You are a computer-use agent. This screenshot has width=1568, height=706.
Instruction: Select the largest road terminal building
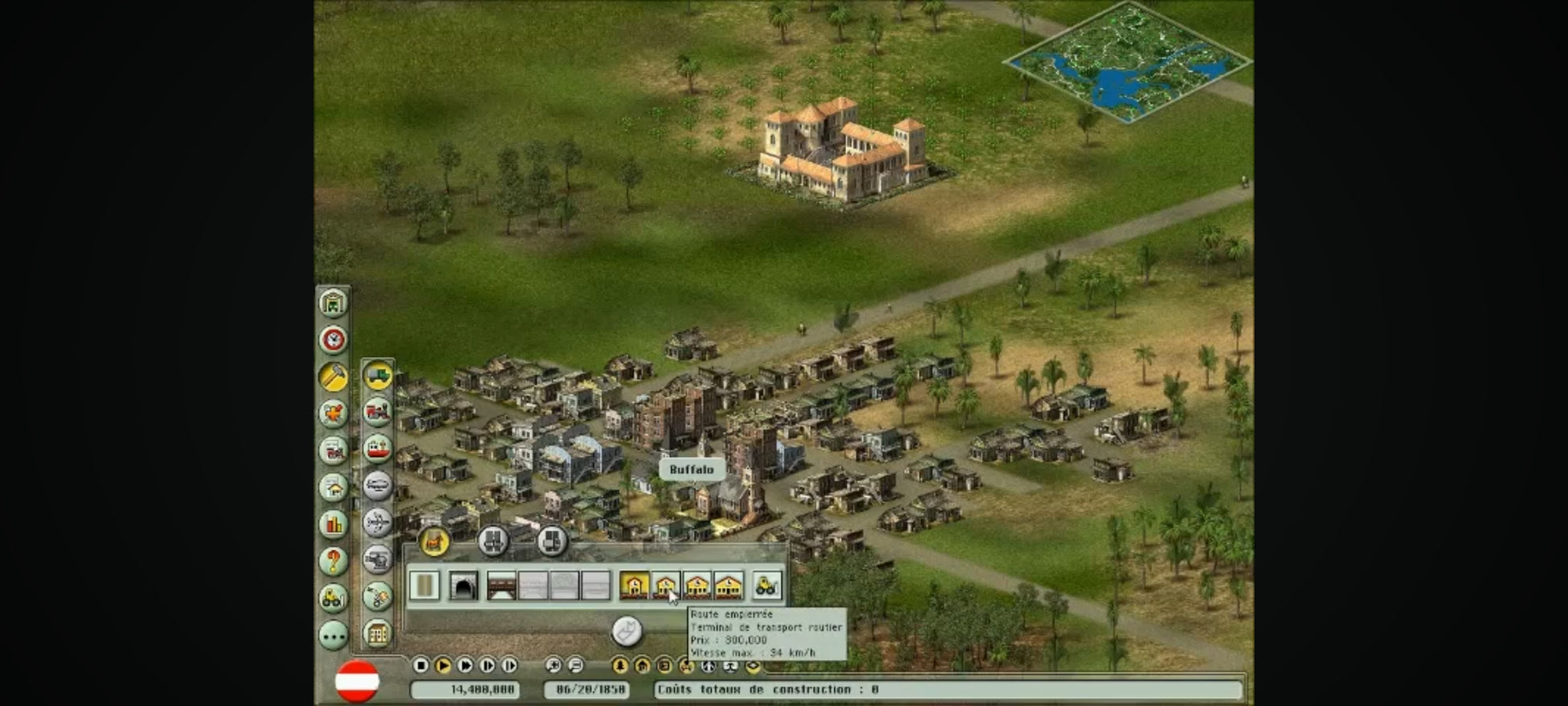pyautogui.click(x=728, y=586)
